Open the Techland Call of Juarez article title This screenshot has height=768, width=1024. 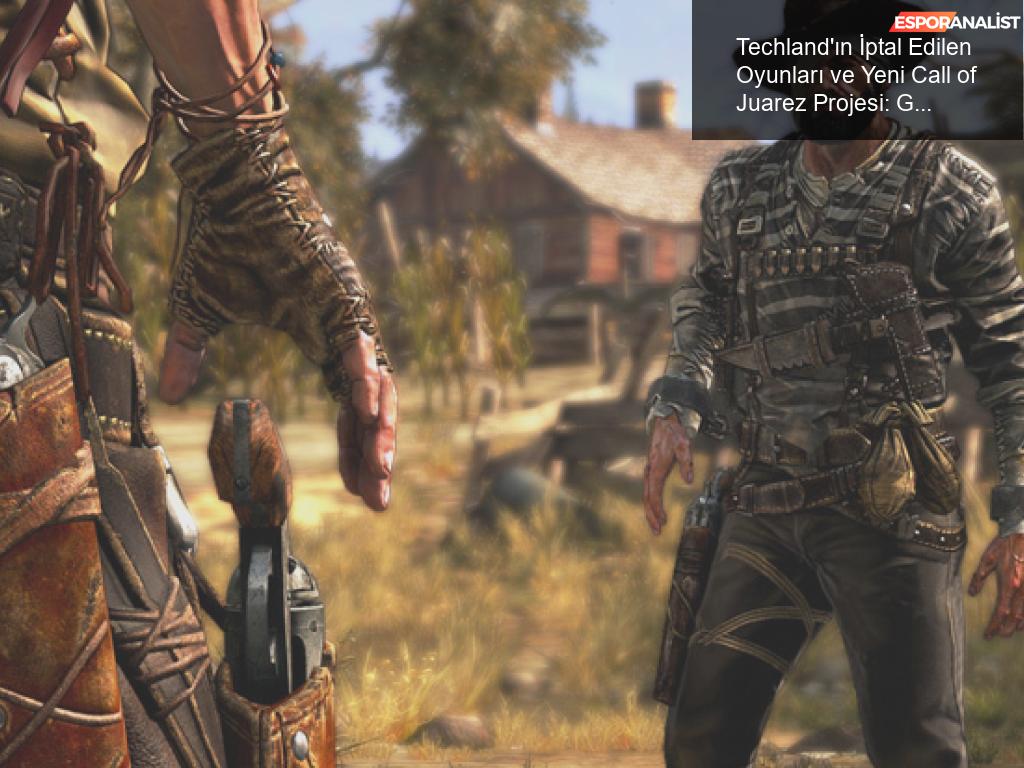pyautogui.click(x=855, y=75)
